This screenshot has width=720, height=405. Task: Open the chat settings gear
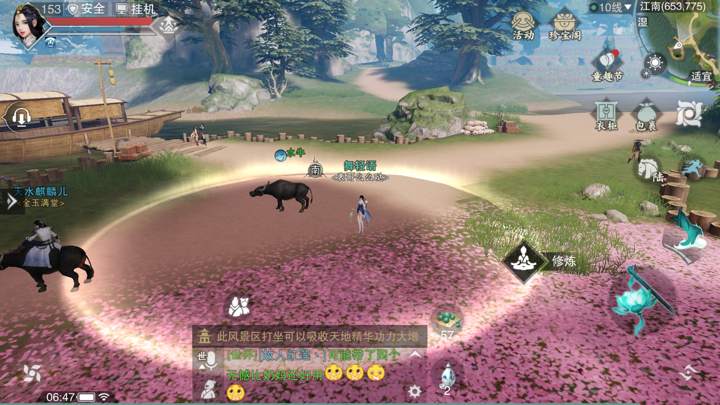click(x=415, y=391)
